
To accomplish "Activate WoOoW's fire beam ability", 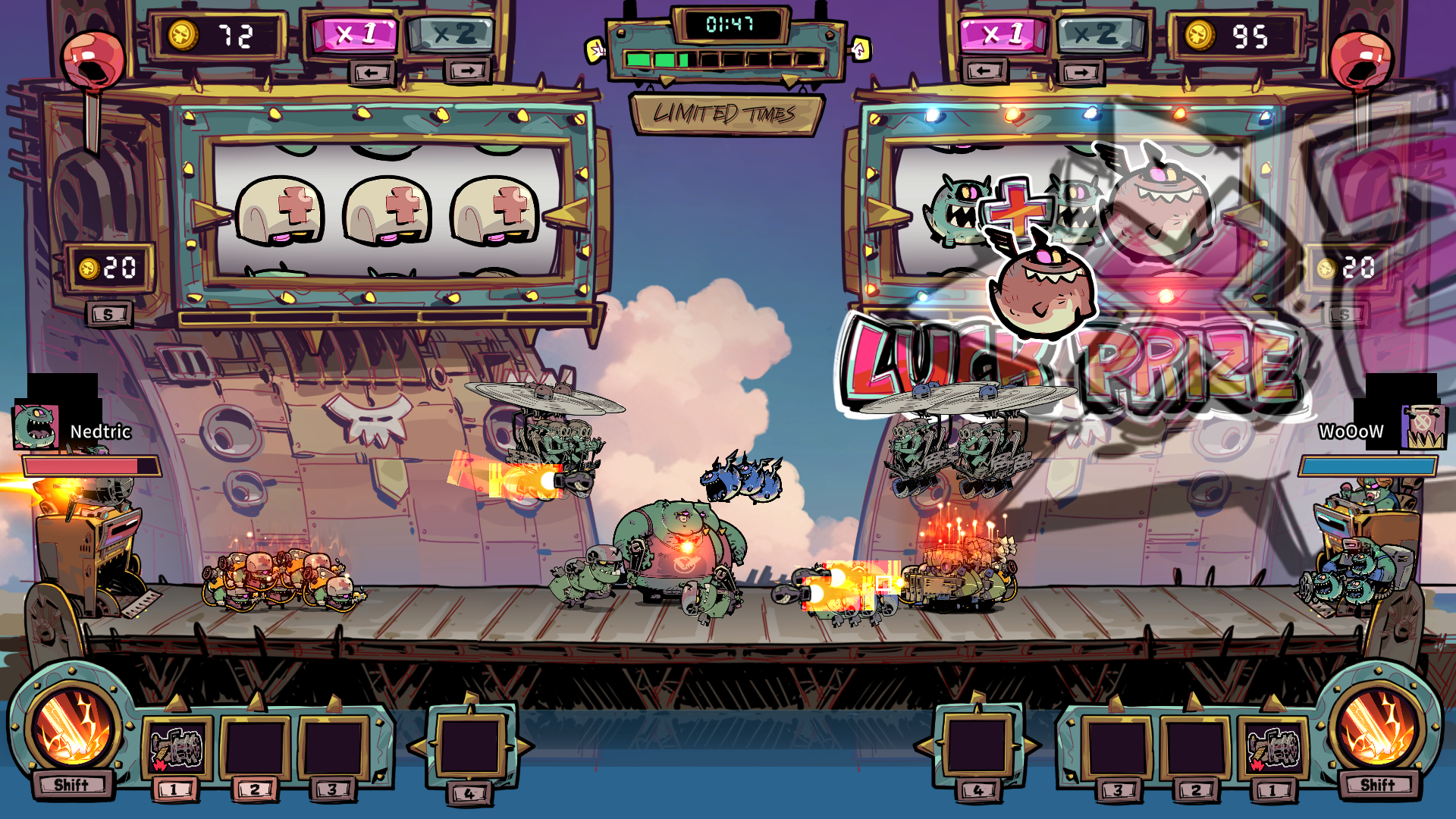I will 1378,730.
